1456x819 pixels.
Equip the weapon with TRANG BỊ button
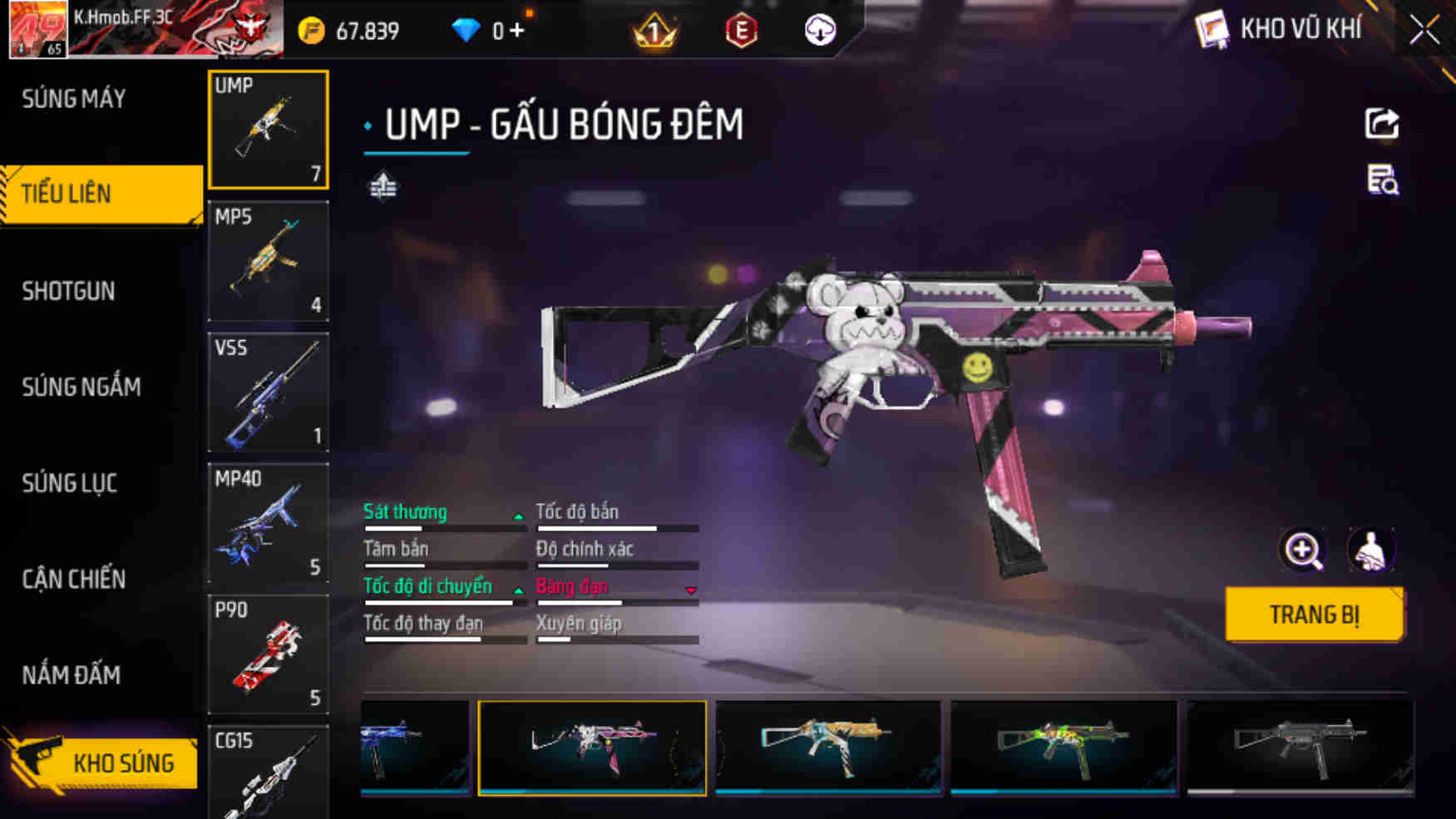point(1314,614)
